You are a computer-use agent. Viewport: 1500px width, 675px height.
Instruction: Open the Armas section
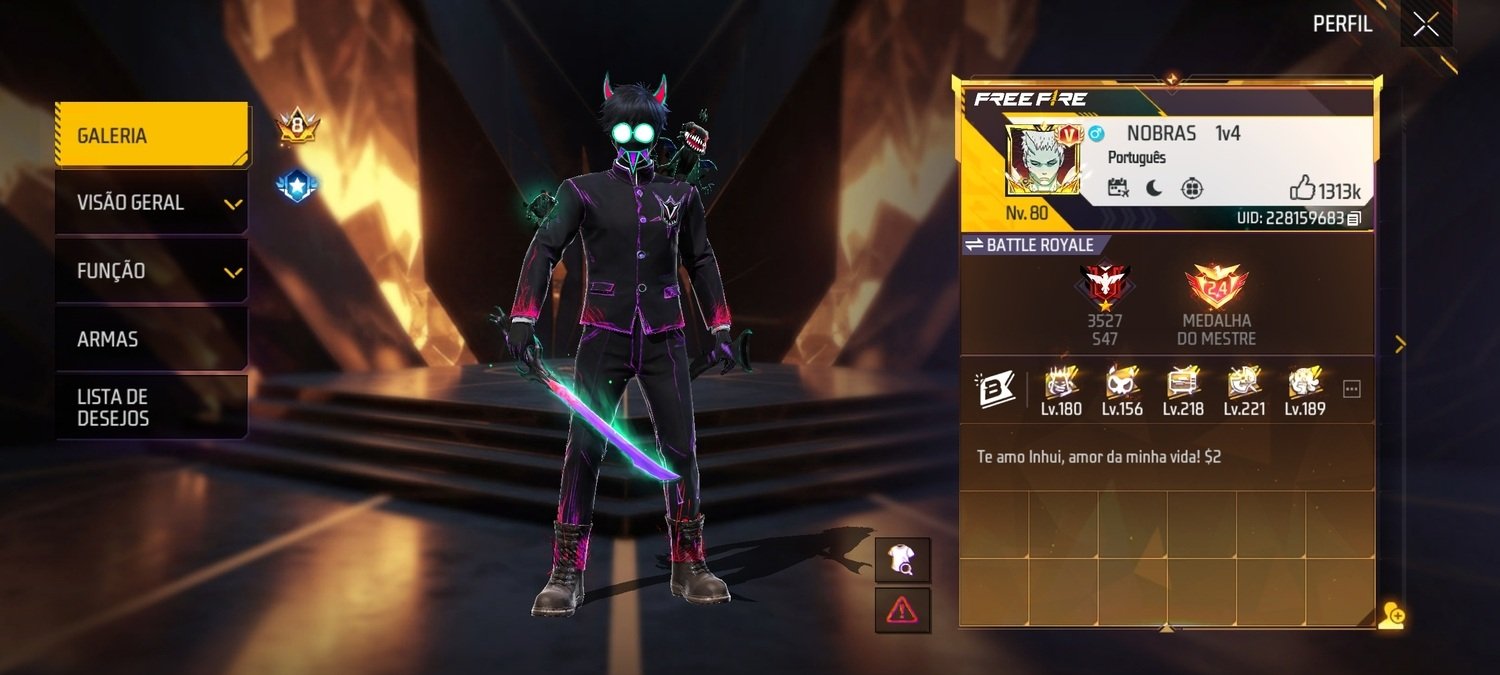(152, 339)
